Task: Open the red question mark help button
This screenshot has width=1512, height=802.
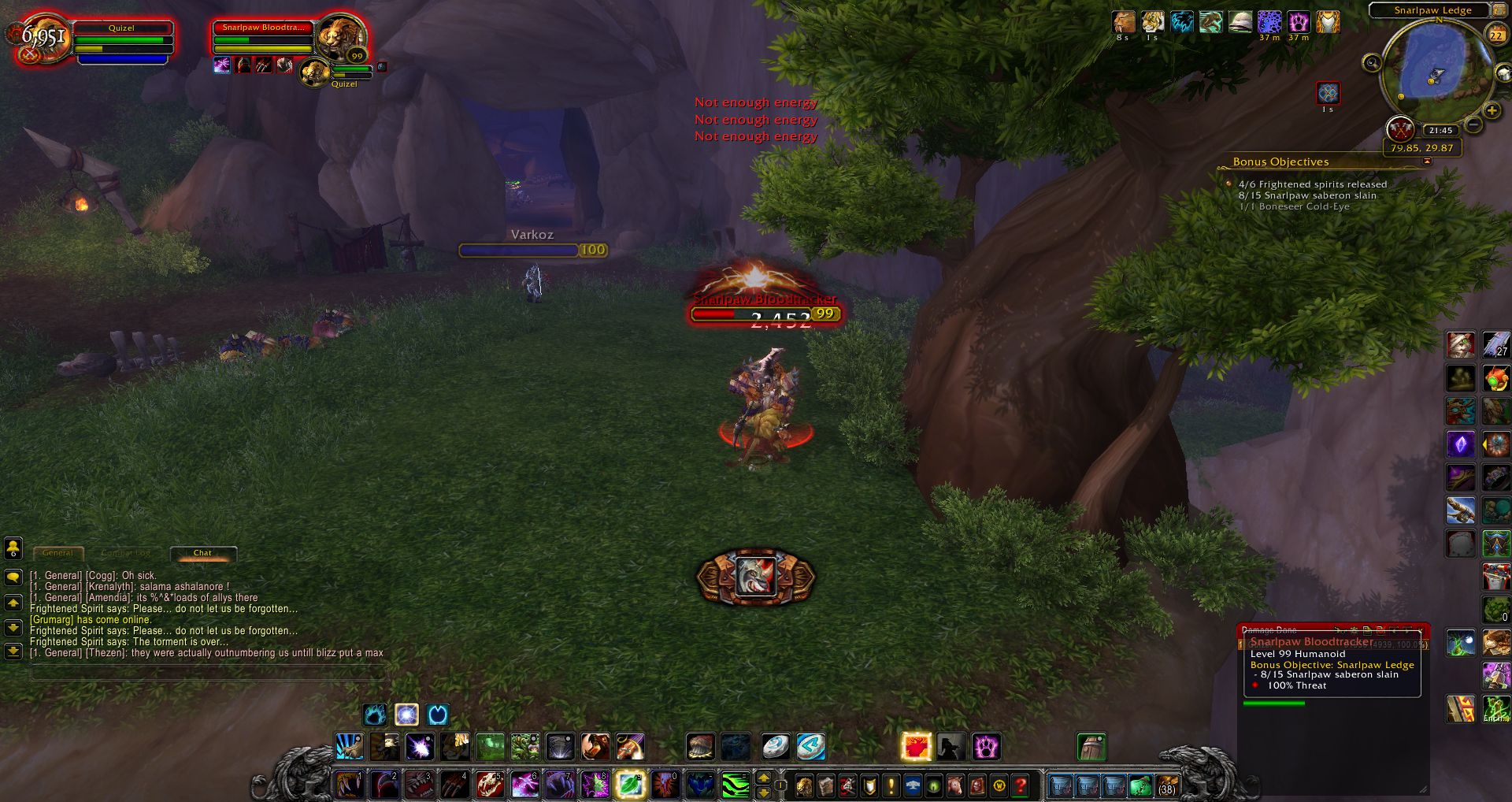Action: pos(1021,785)
